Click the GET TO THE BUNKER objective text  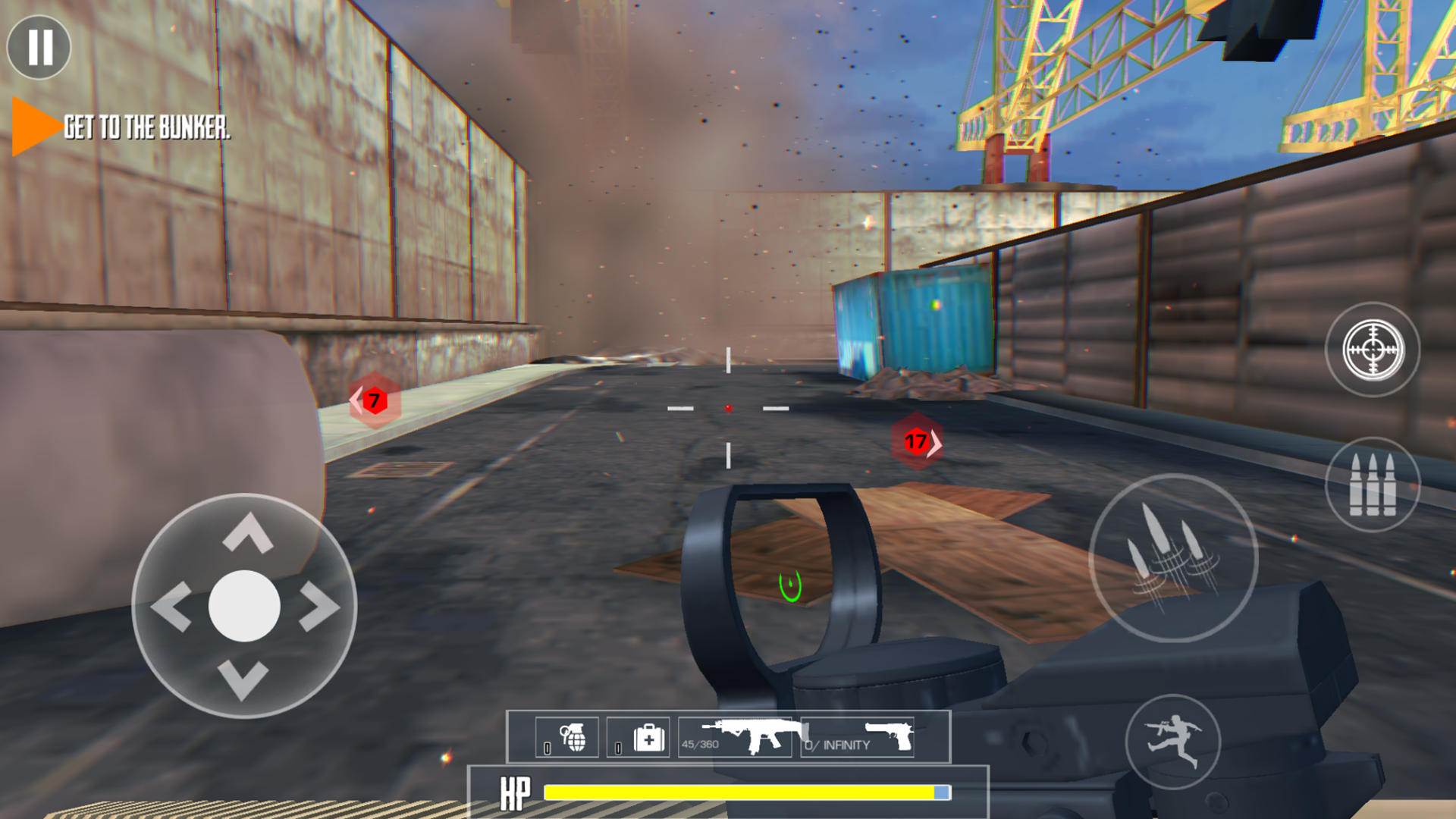[146, 127]
